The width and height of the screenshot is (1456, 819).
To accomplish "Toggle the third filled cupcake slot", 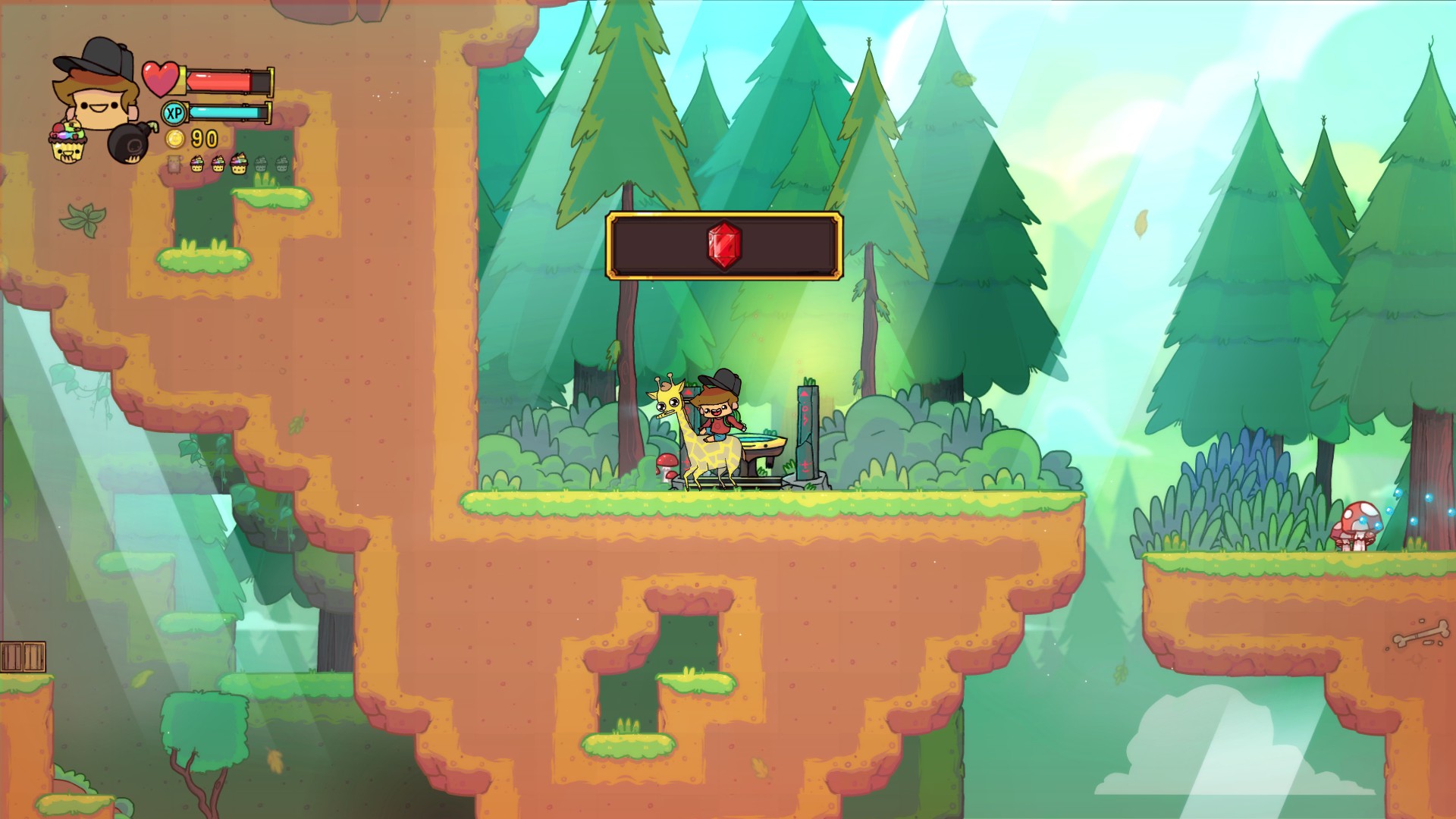I will [x=240, y=165].
